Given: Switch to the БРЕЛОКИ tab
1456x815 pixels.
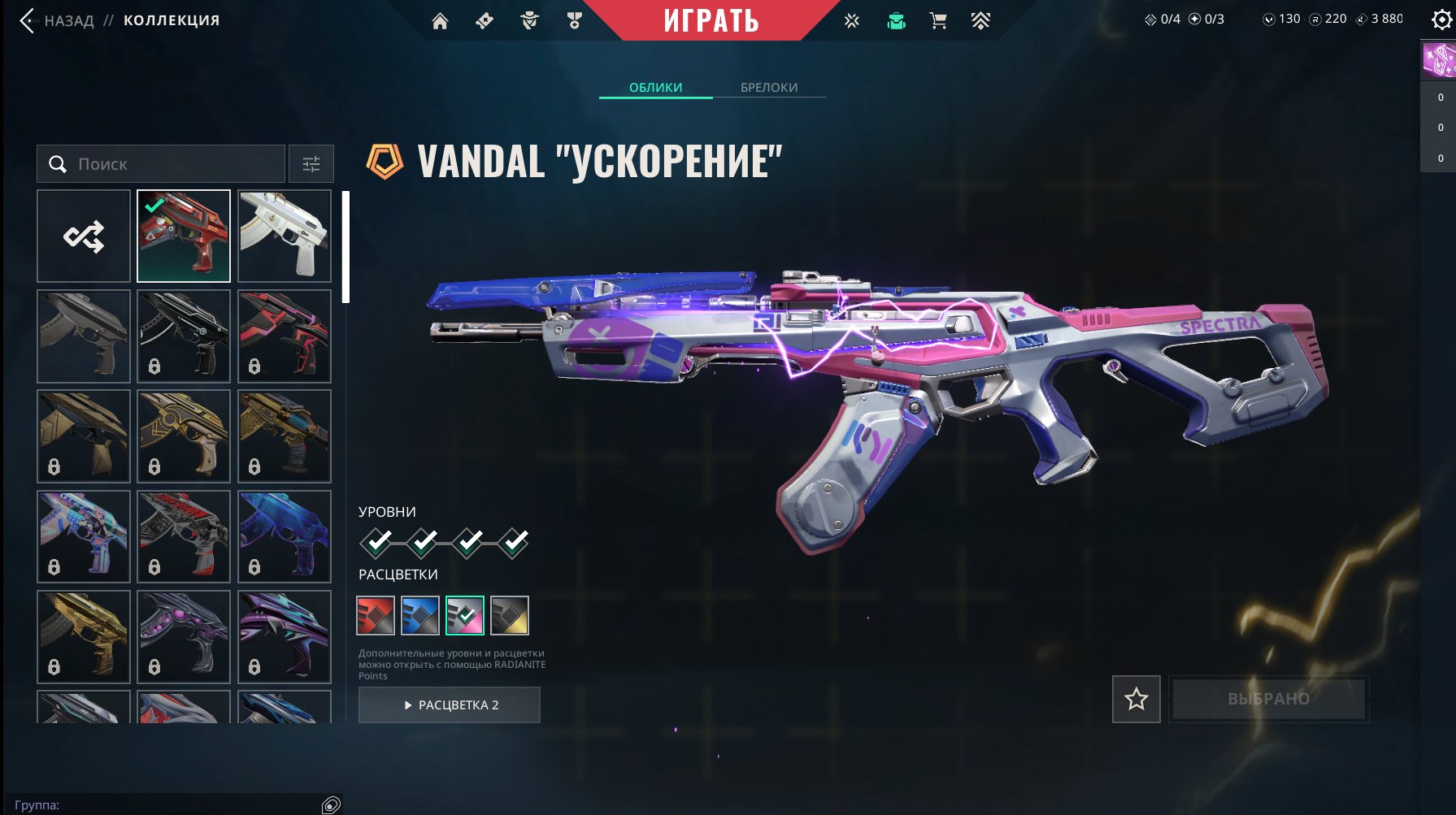Looking at the screenshot, I should tap(769, 87).
